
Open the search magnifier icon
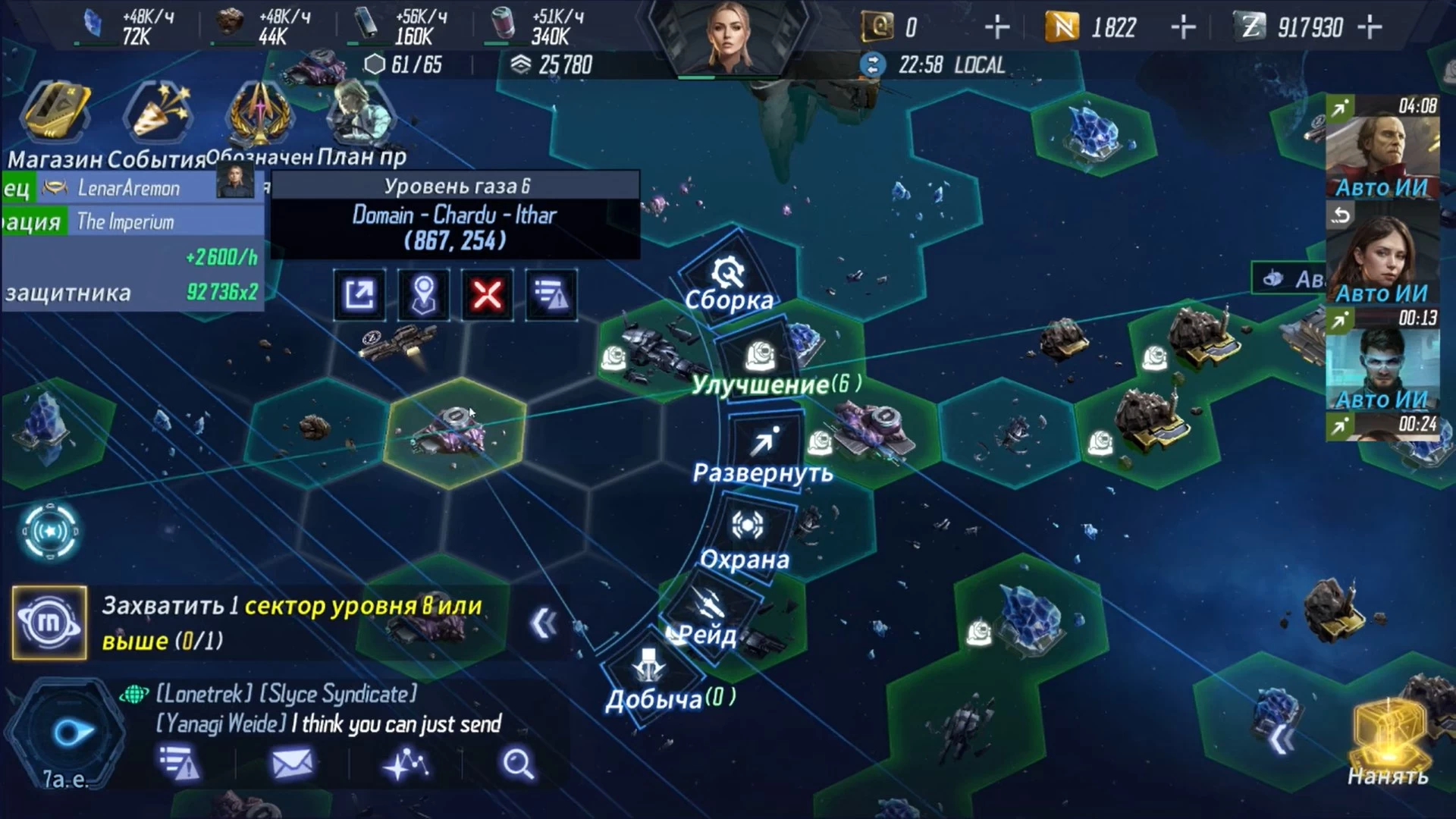tap(519, 764)
